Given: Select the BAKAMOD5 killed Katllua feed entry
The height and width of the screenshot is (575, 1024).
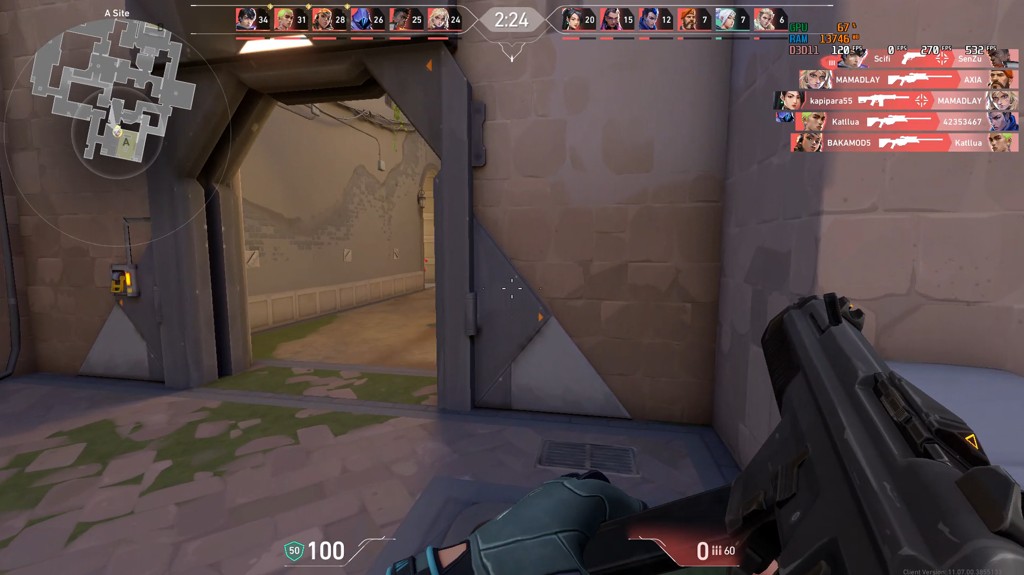Looking at the screenshot, I should click(904, 143).
